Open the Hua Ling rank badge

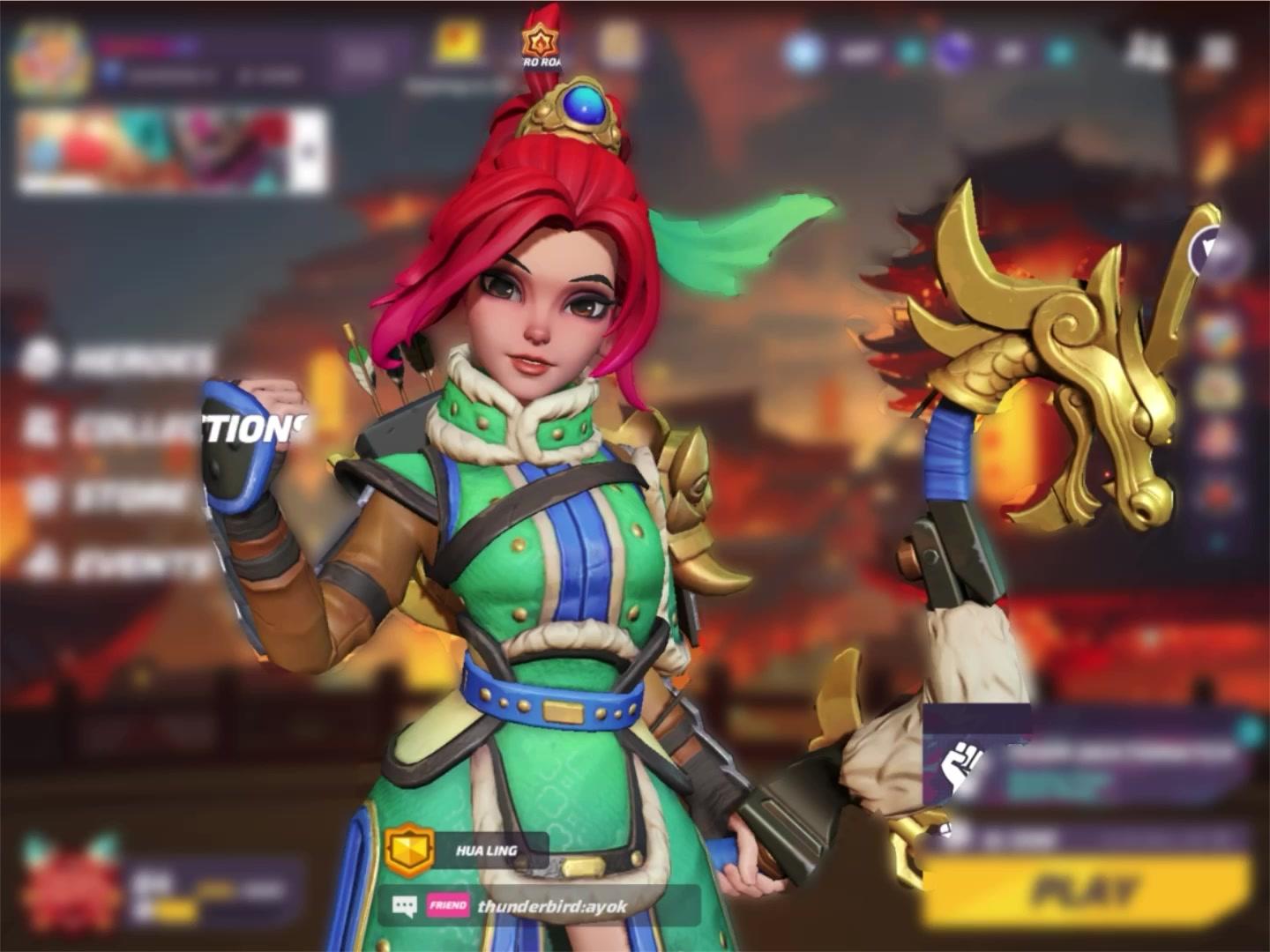point(409,848)
